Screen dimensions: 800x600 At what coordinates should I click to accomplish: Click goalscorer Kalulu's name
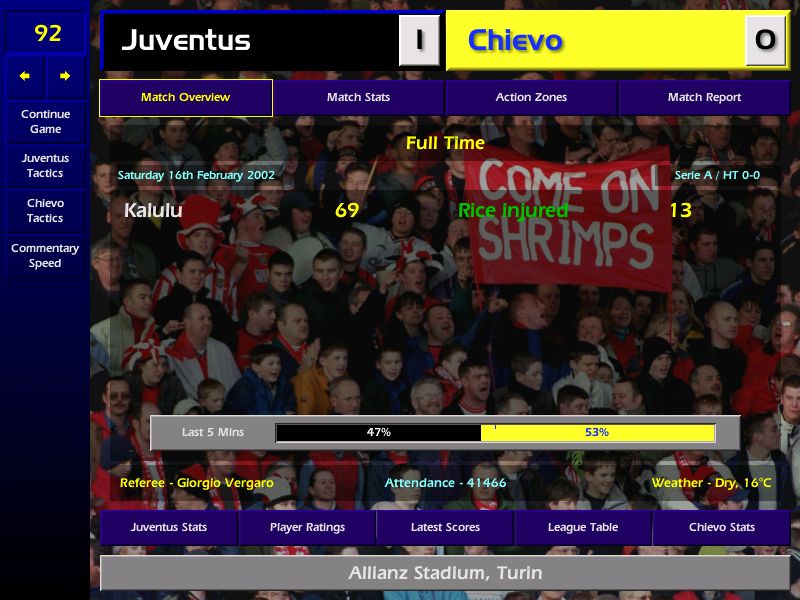153,210
